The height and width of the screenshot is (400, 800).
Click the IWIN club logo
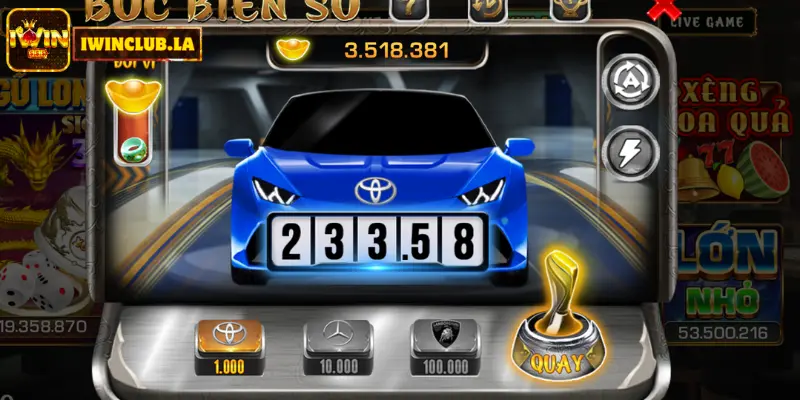[x=38, y=40]
